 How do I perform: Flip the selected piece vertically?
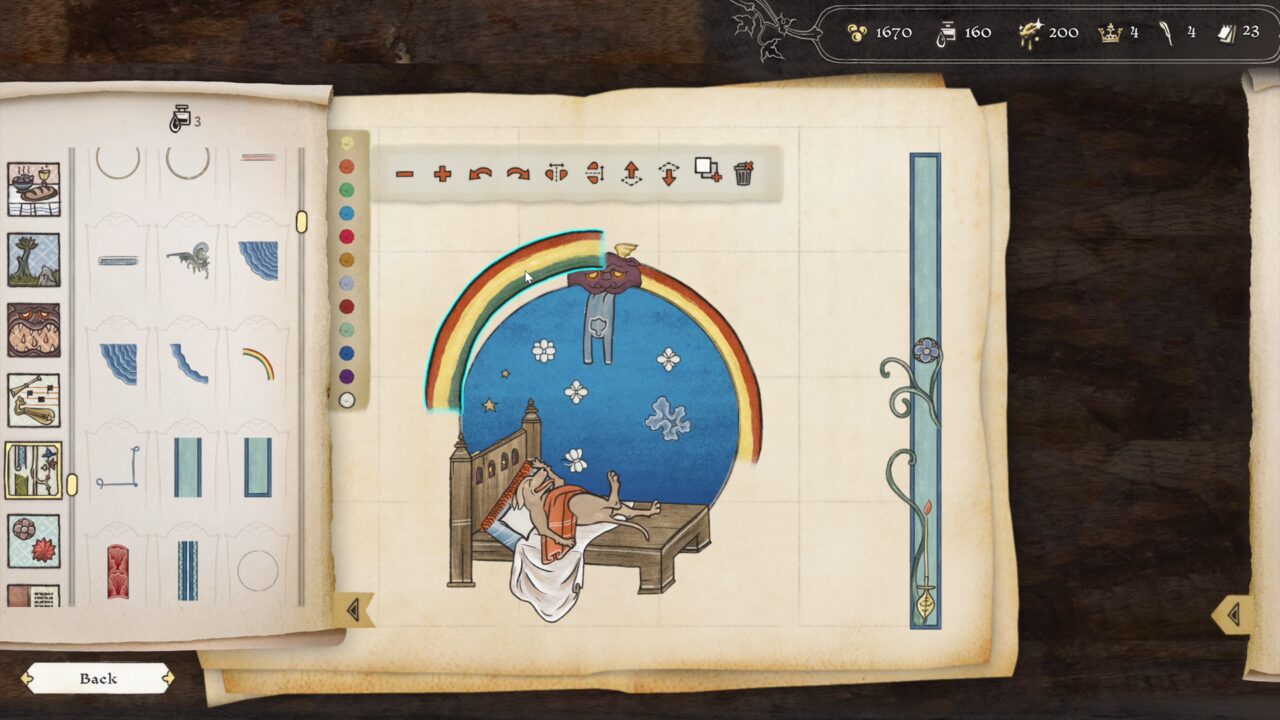596,172
